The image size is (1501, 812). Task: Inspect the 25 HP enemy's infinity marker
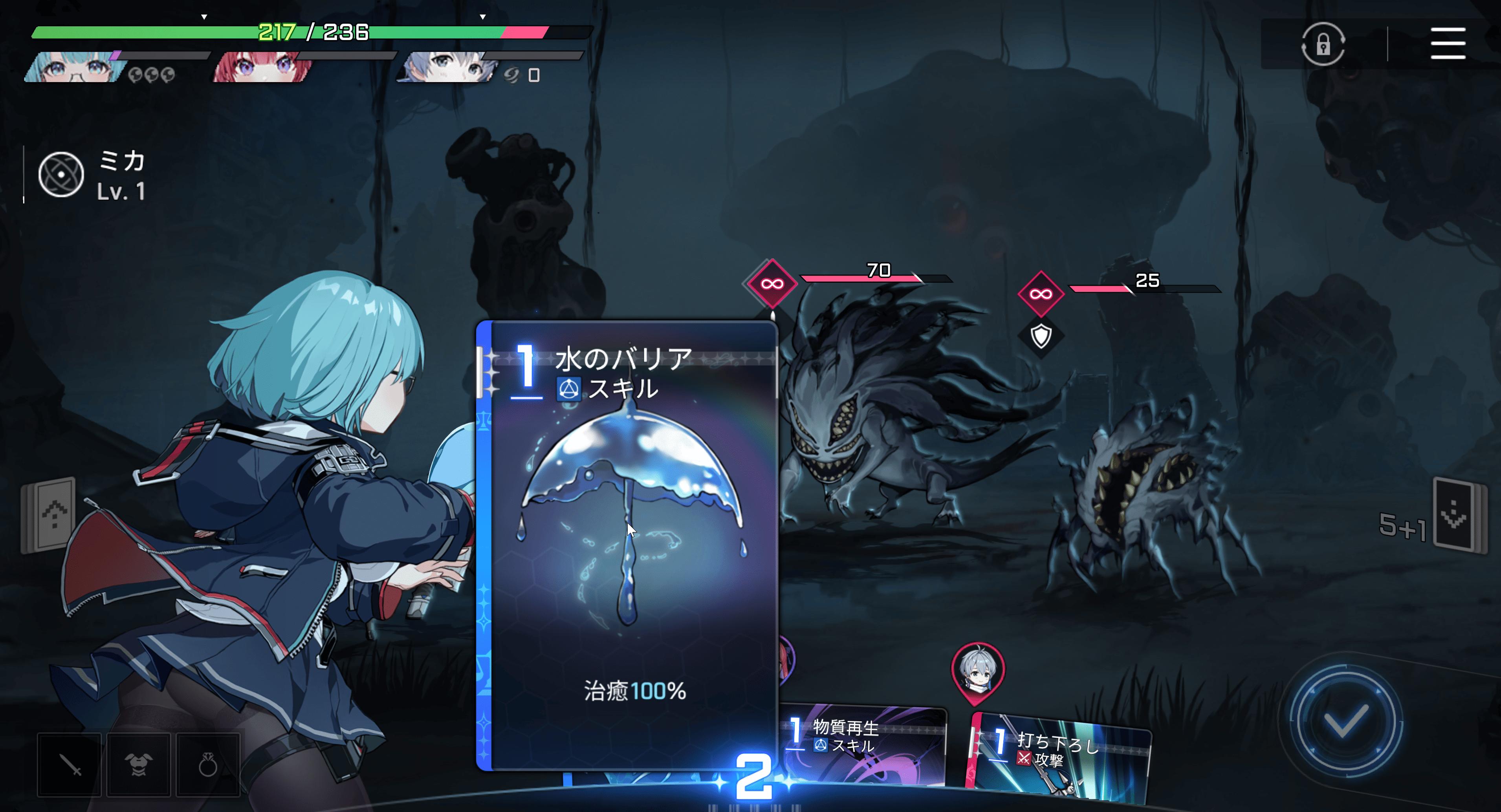point(1041,294)
